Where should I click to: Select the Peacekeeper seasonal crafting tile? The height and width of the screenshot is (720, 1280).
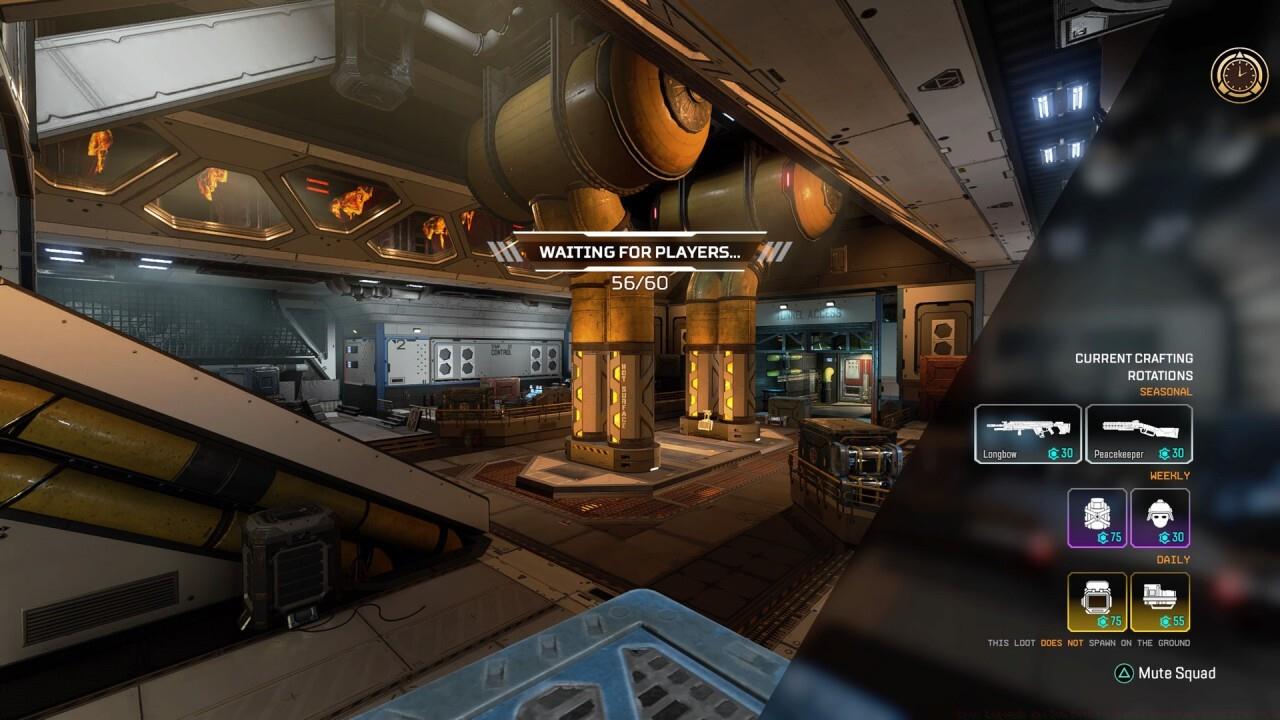[x=1139, y=434]
